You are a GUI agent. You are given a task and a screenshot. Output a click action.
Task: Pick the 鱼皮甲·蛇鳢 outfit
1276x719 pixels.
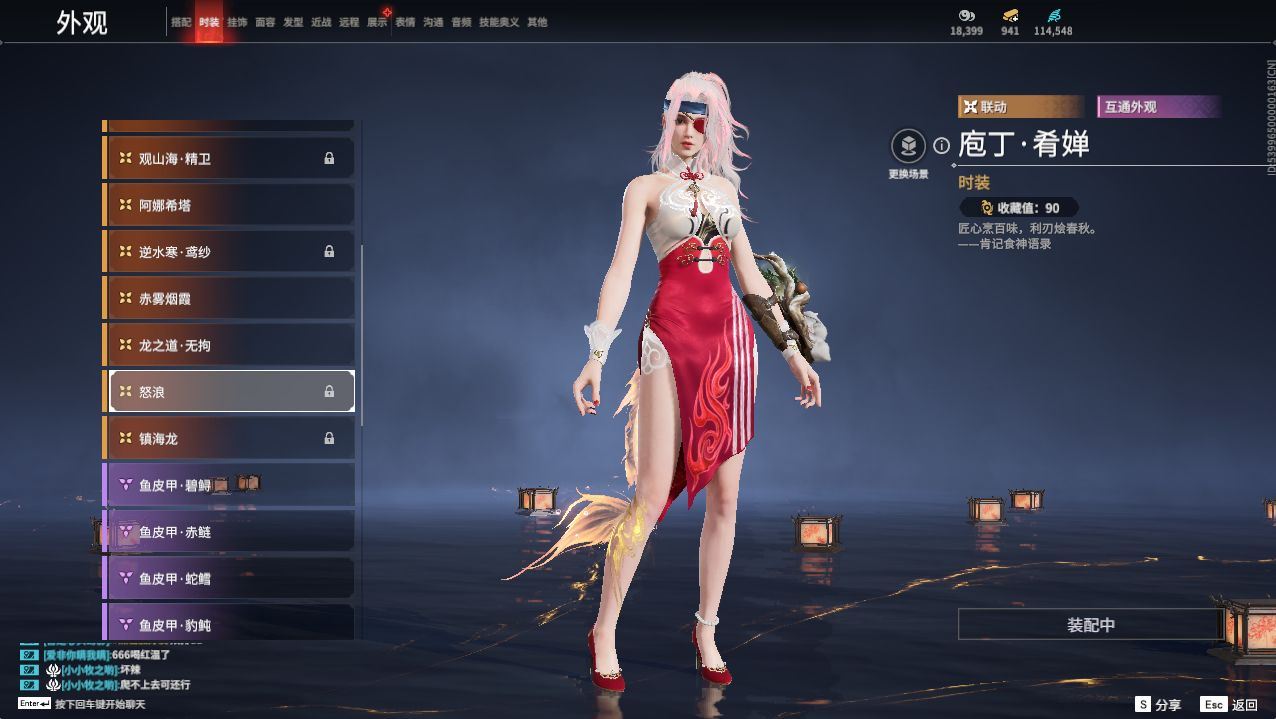tap(230, 578)
